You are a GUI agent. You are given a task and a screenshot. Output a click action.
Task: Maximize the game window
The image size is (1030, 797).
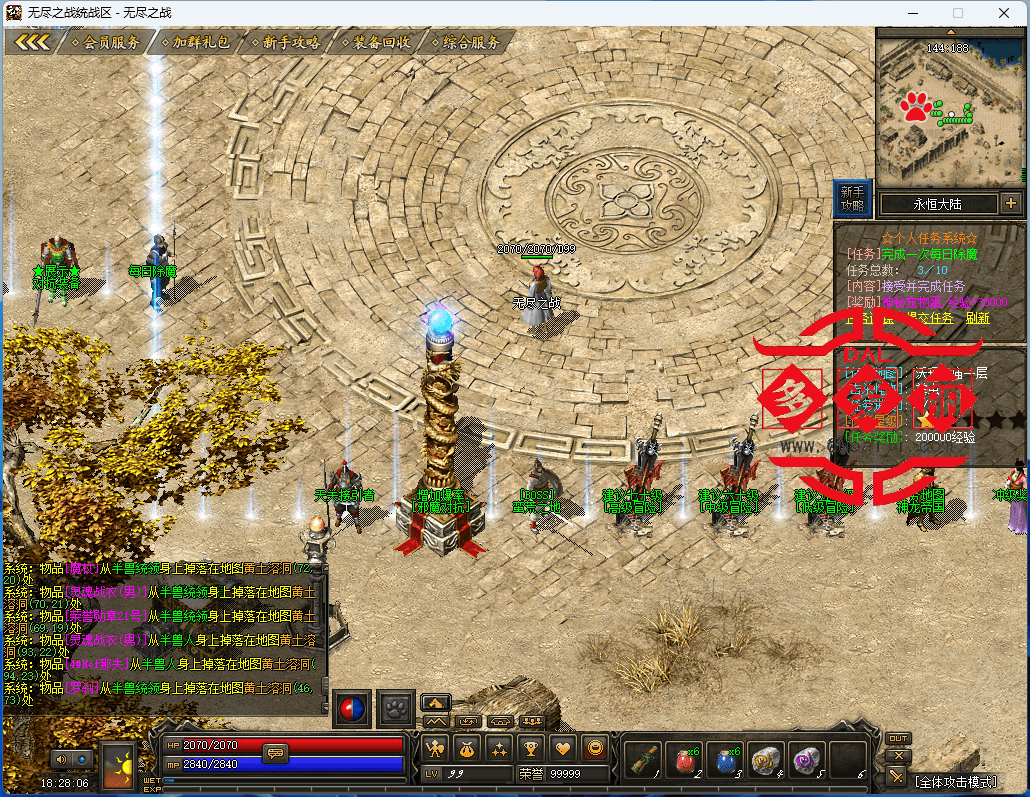pos(957,12)
